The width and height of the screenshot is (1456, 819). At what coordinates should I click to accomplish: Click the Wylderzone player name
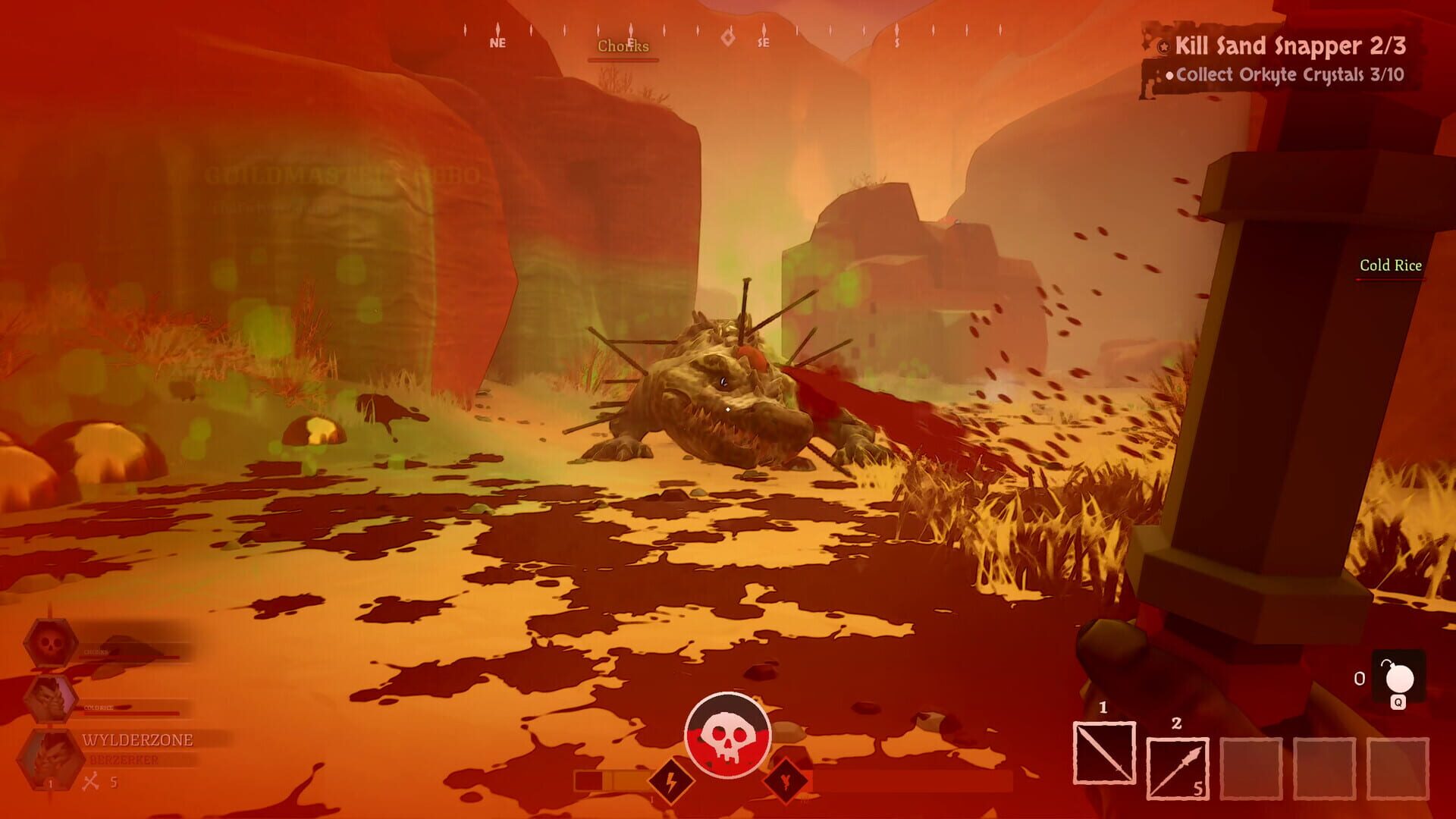click(137, 740)
